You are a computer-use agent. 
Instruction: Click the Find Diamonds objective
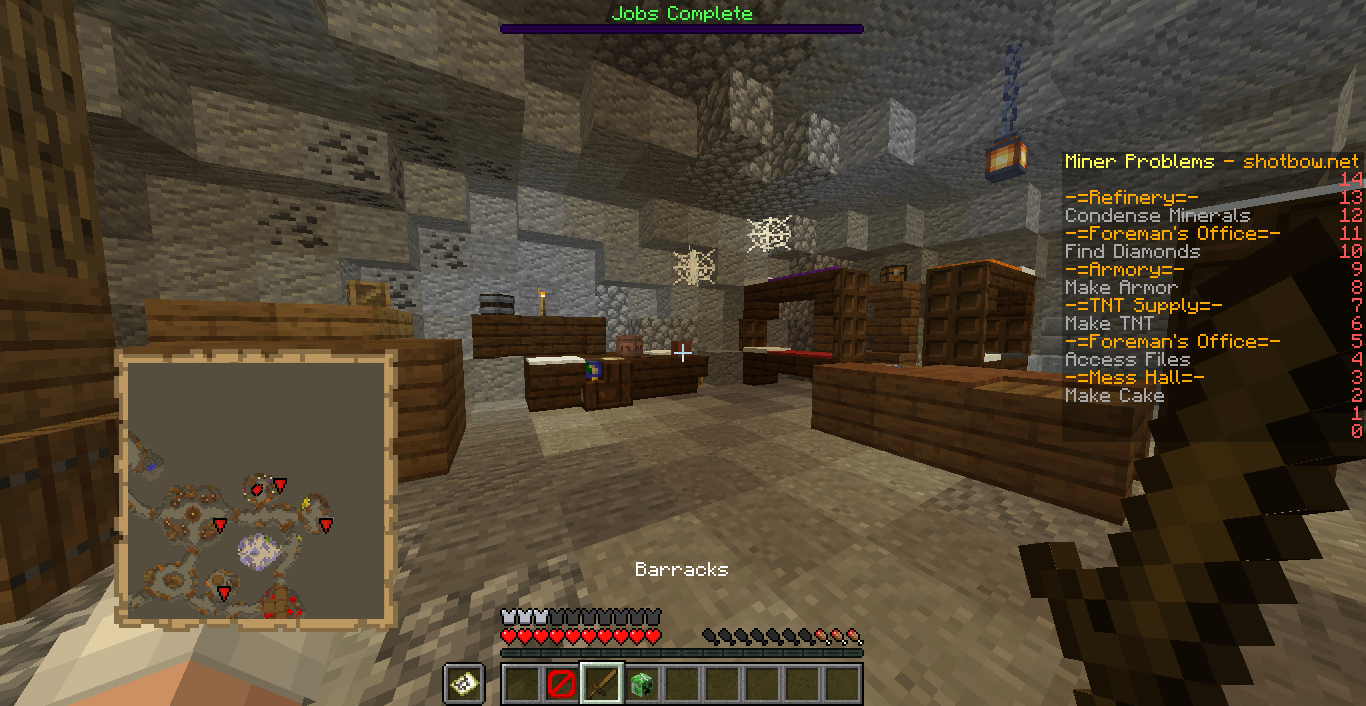click(1132, 252)
